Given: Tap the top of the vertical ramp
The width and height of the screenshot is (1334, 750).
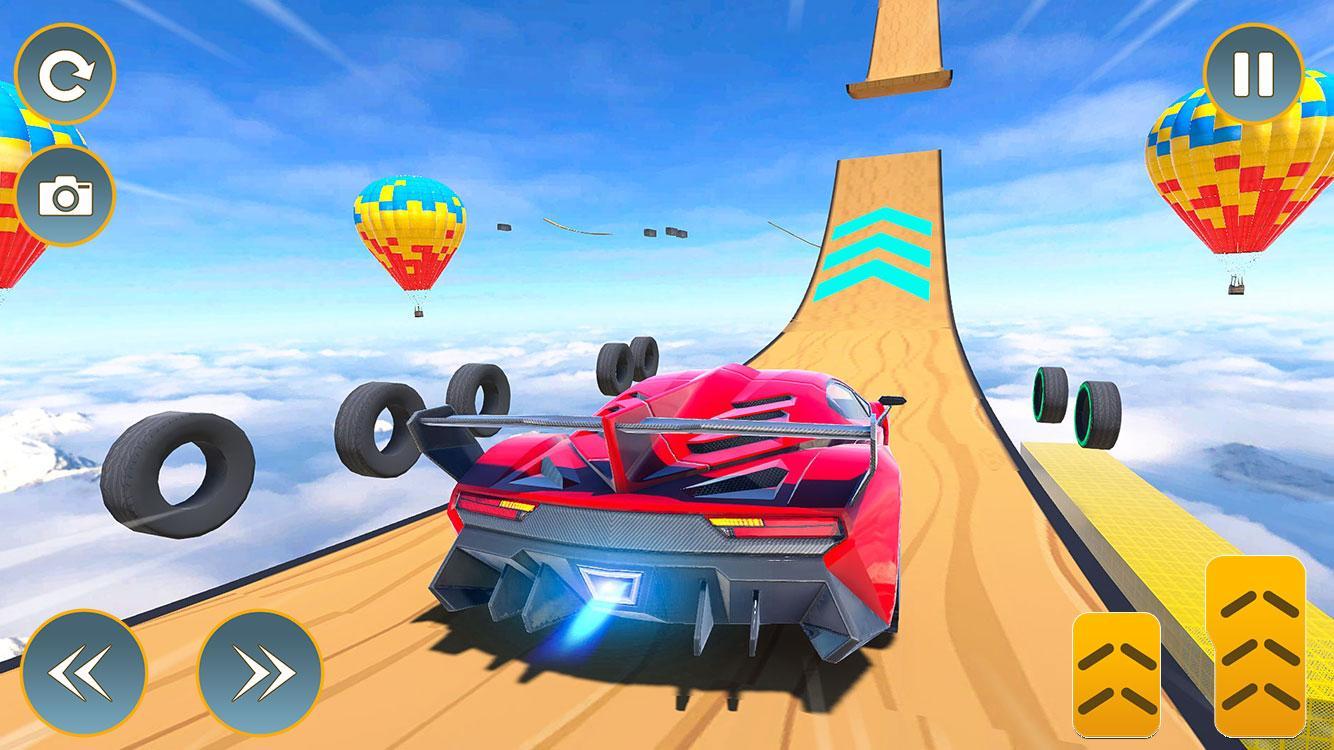Looking at the screenshot, I should tap(900, 60).
